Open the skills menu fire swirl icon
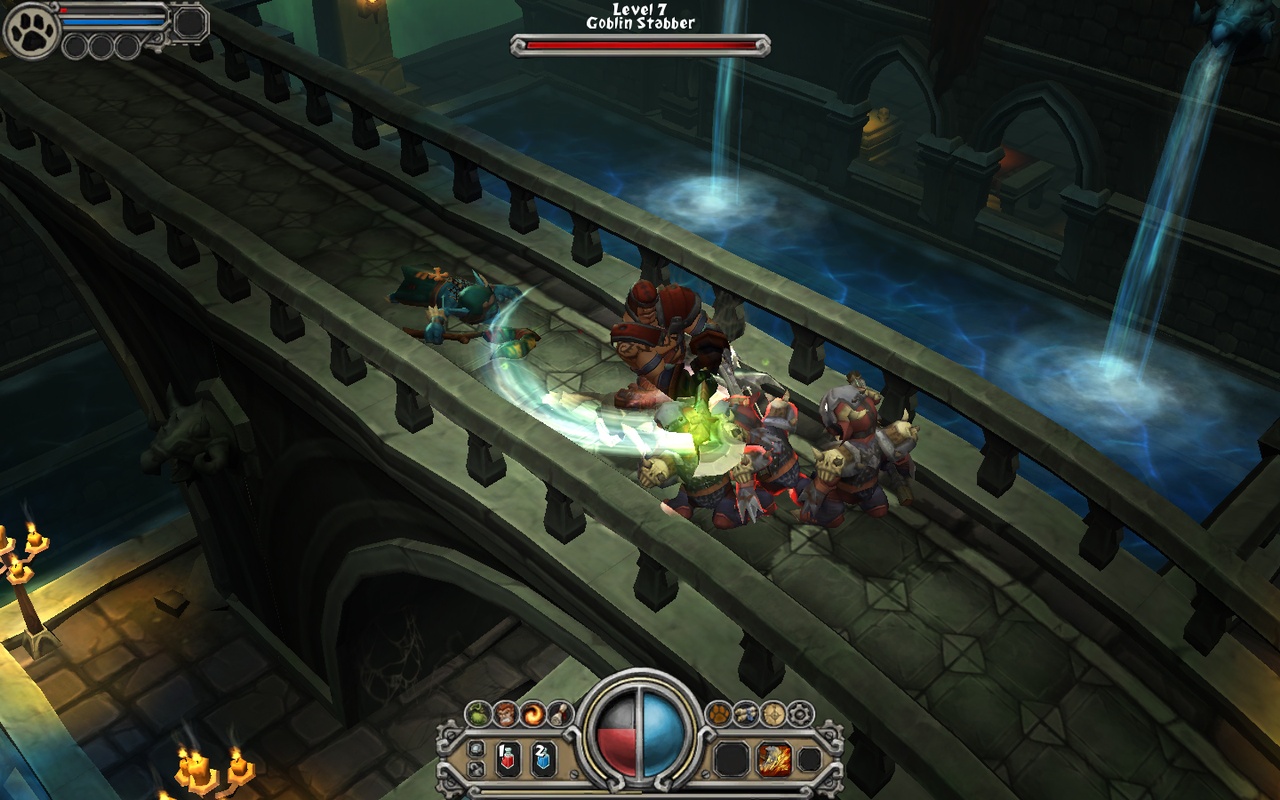 point(533,712)
